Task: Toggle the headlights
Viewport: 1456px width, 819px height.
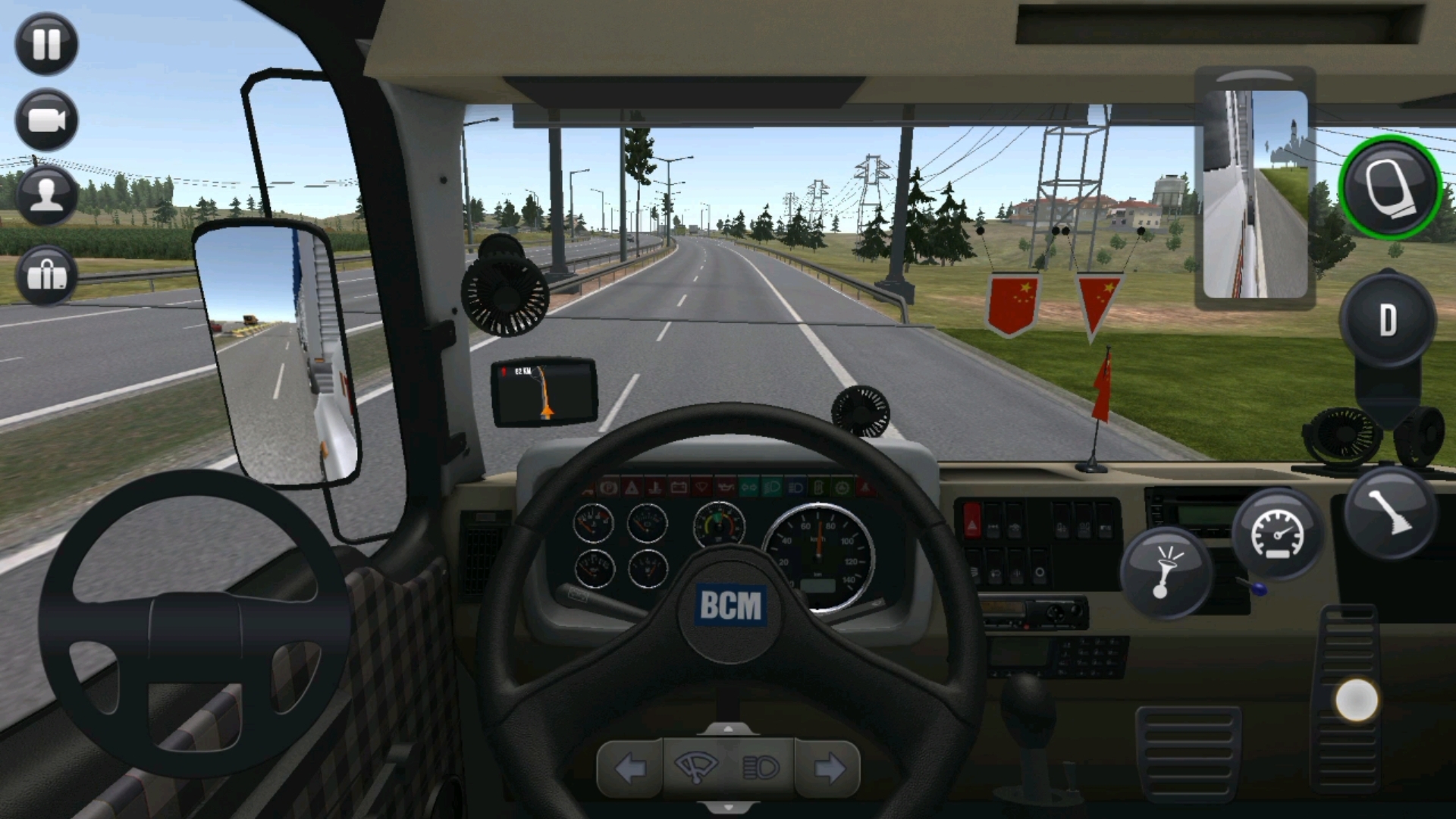Action: (x=761, y=769)
